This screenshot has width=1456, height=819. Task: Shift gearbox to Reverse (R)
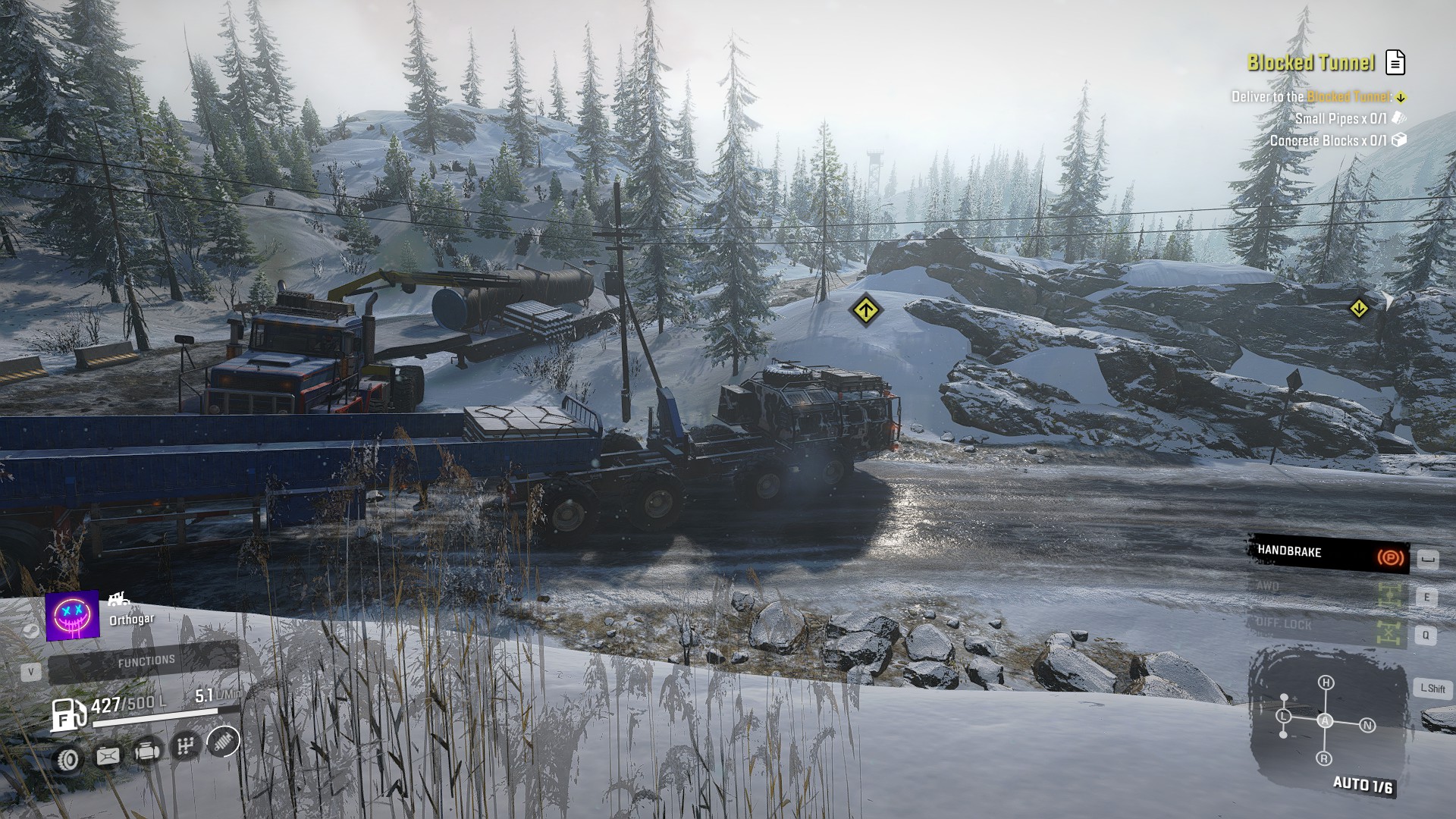point(1324,758)
